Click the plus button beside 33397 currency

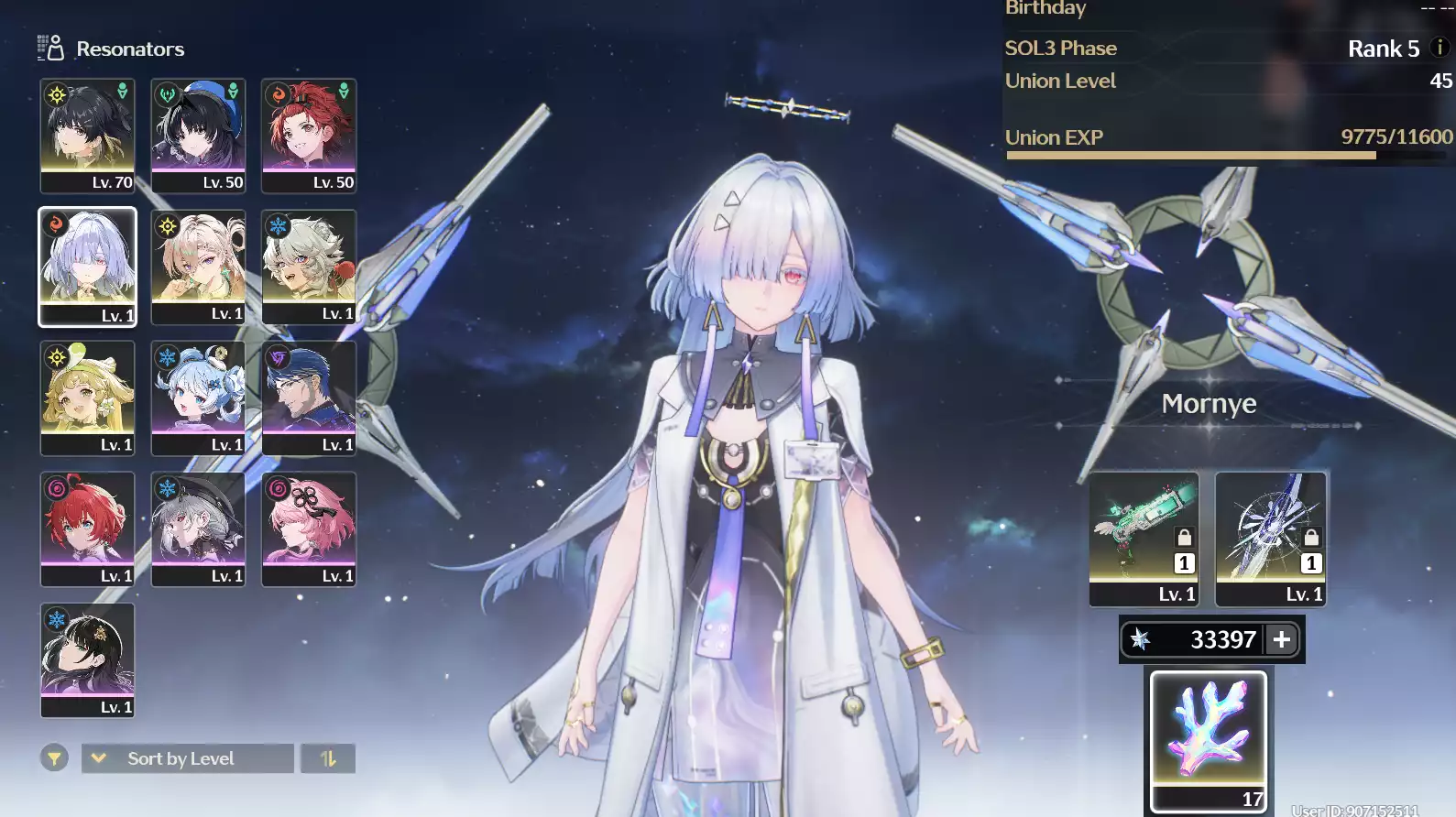(x=1282, y=639)
